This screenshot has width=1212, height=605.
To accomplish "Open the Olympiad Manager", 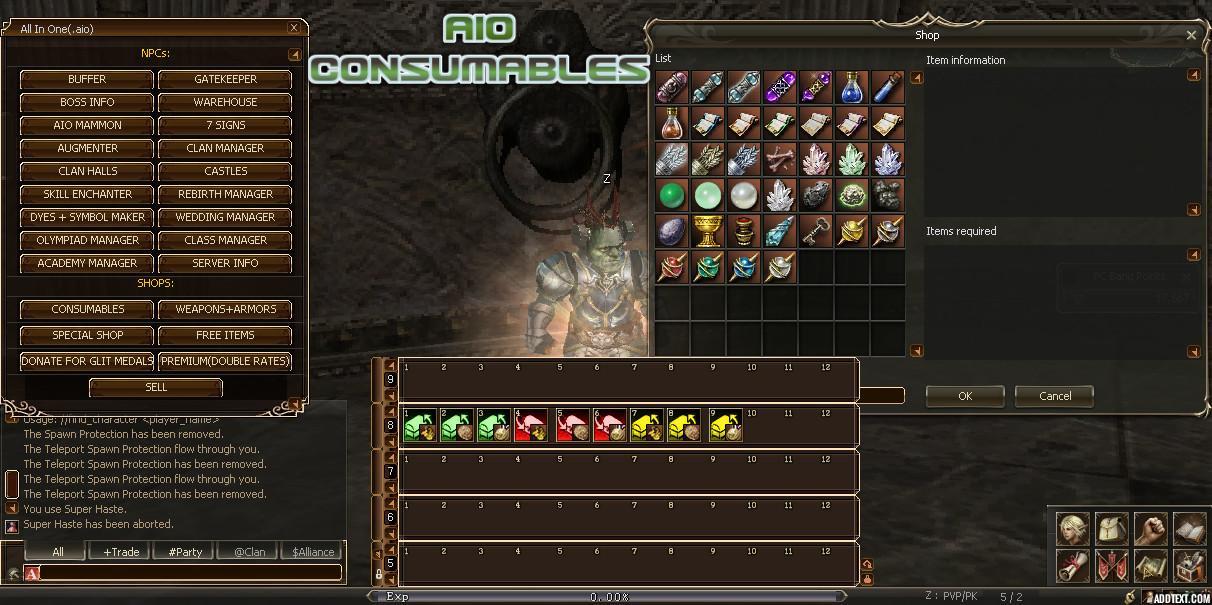I will (x=87, y=240).
